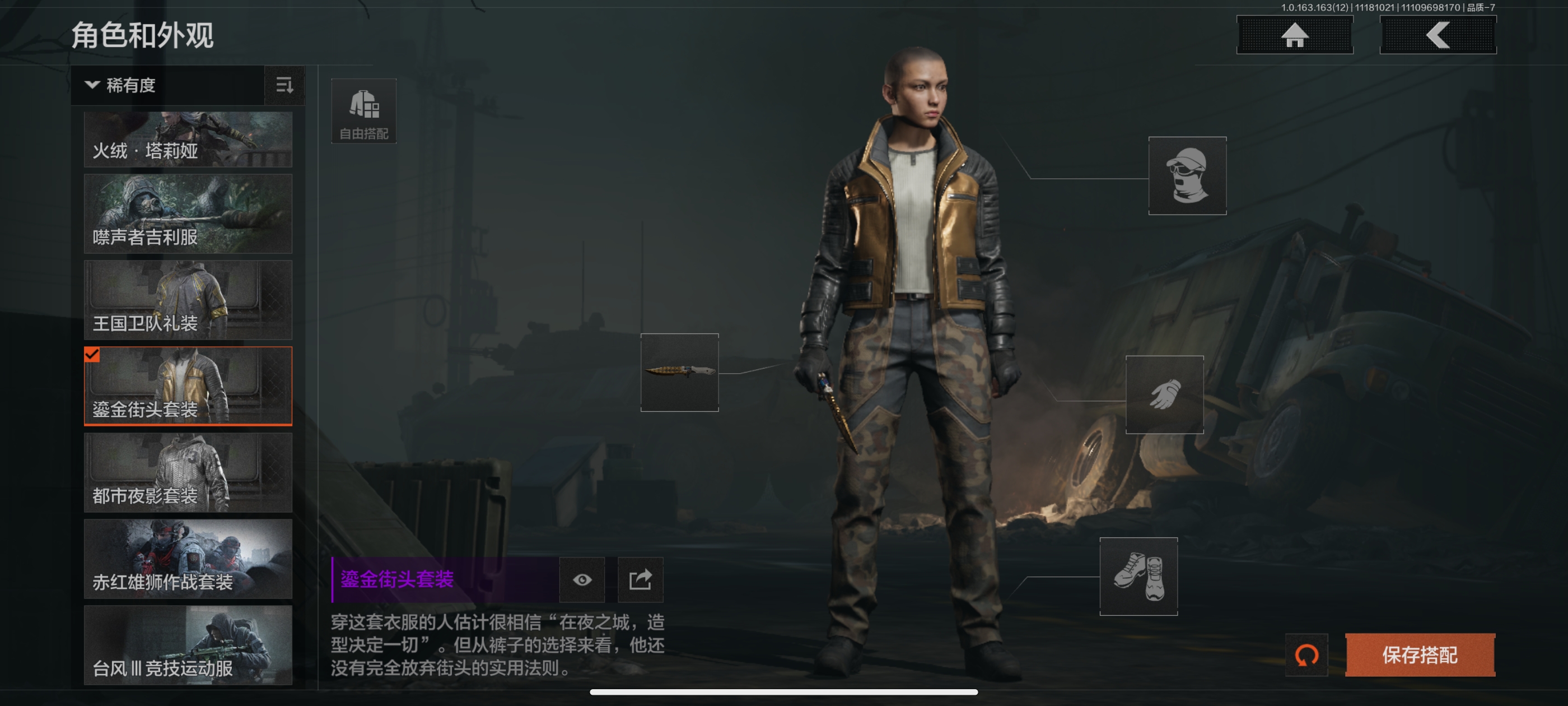
Task: Choose the 噤声者吉利服 outfit
Action: 188,214
